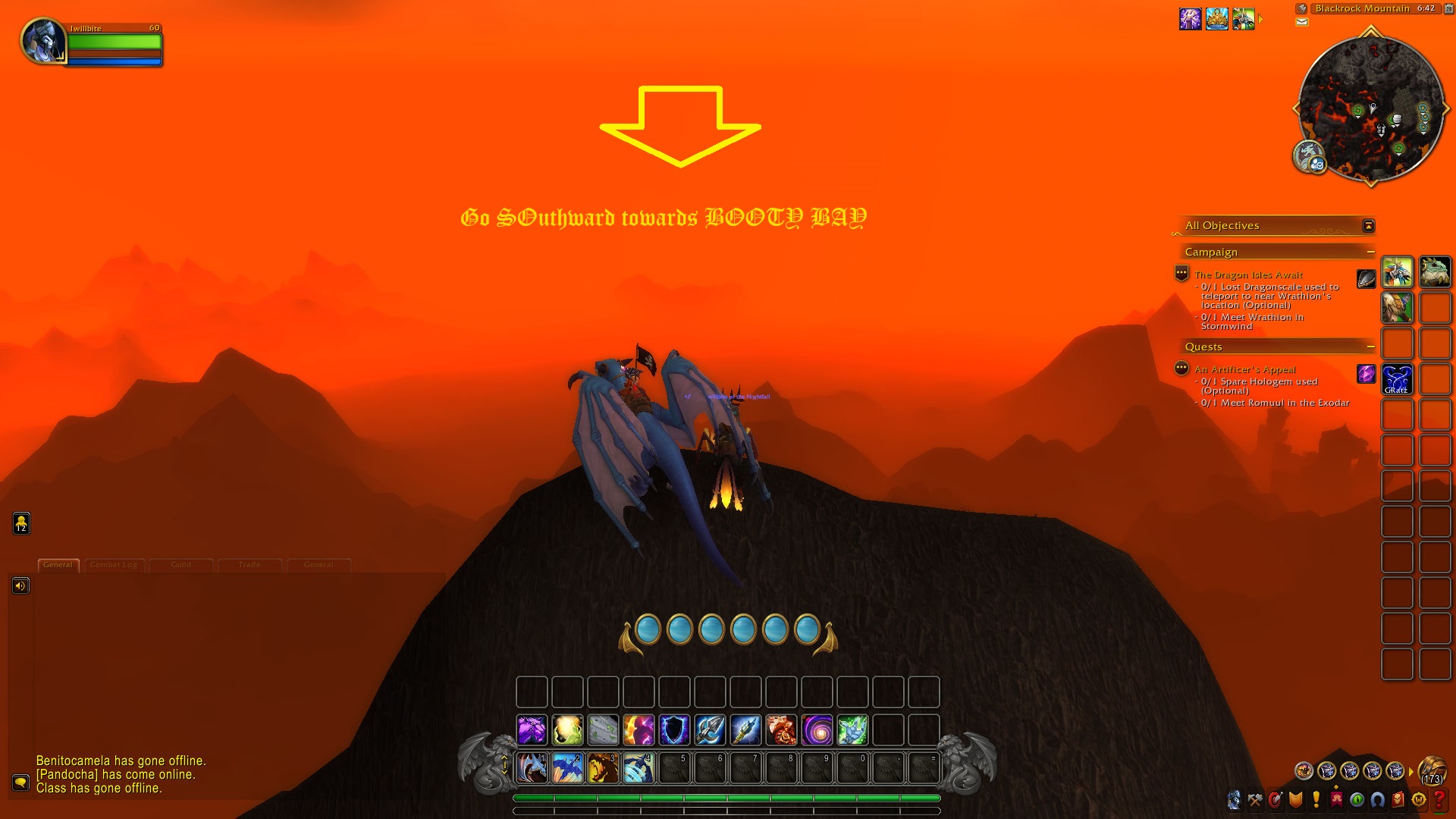Select An Artificer's Appeal quest
1456x819 pixels.
(1244, 369)
